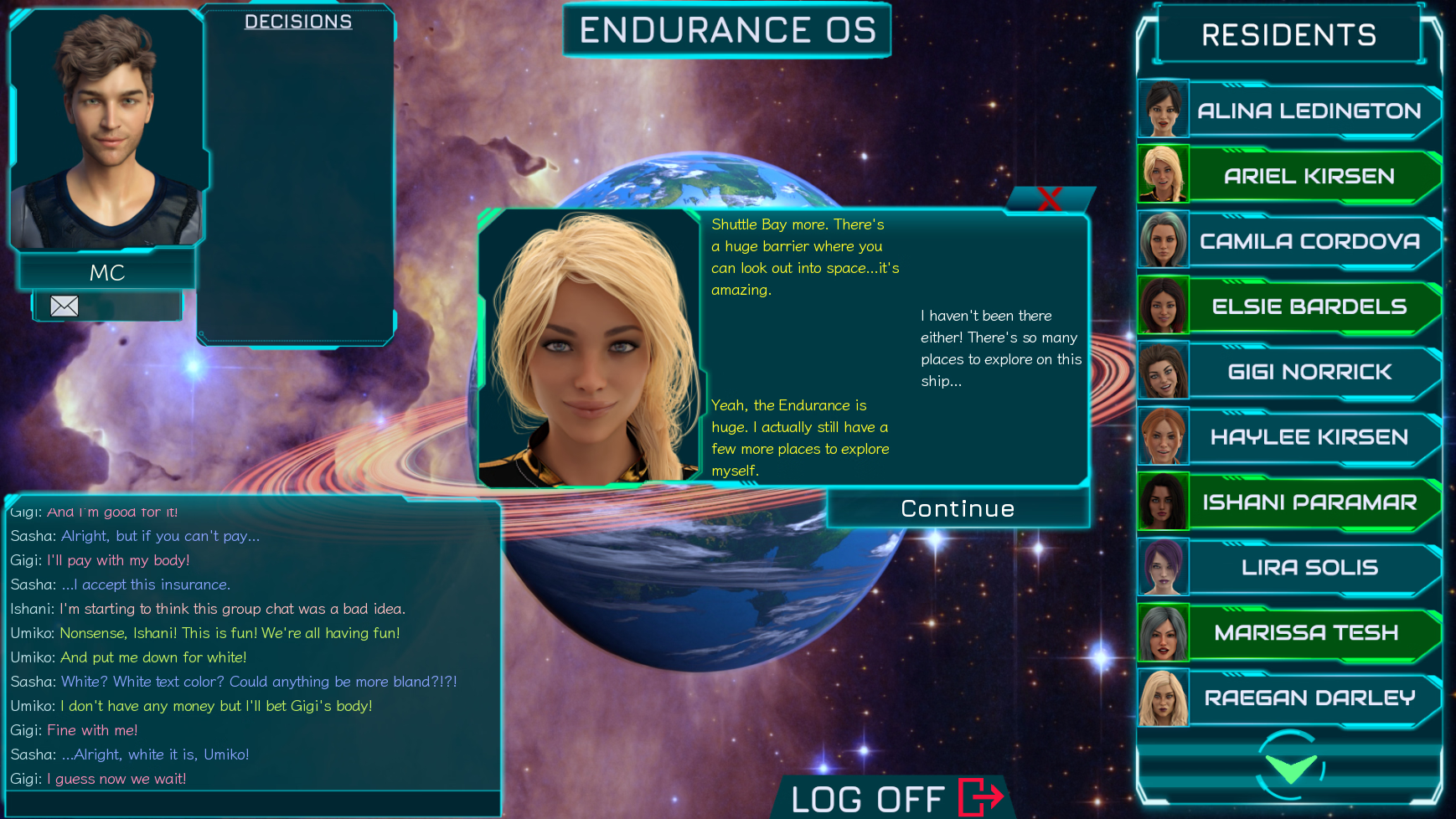This screenshot has height=819, width=1456.
Task: Choose Ishani Paramar from the list
Action: [x=1308, y=502]
